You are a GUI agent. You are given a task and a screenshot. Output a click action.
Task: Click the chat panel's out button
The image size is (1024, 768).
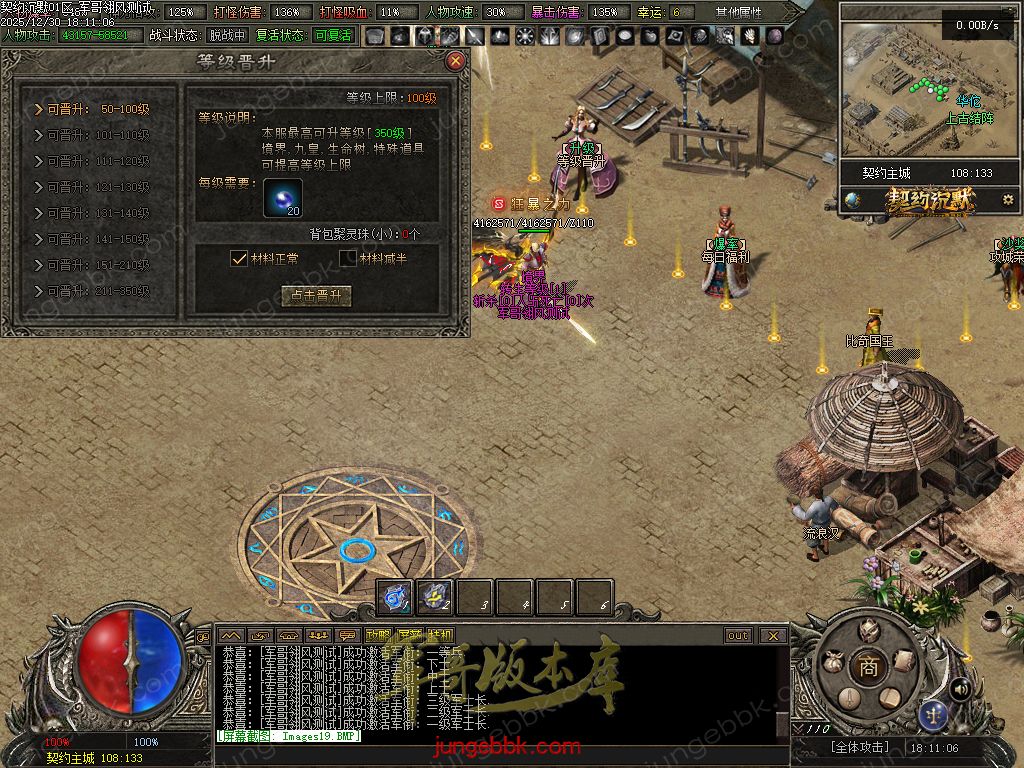pos(738,635)
